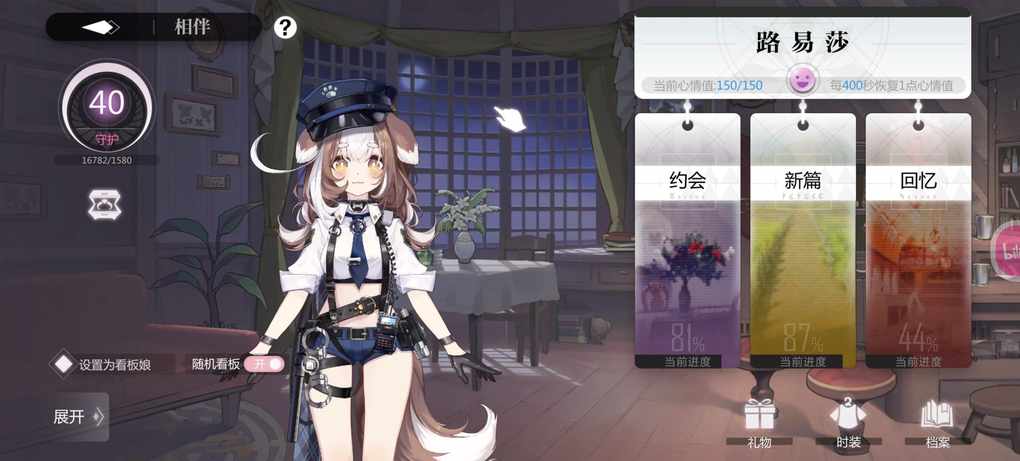
Task: Tap the pink smiley mood icon
Action: click(801, 80)
